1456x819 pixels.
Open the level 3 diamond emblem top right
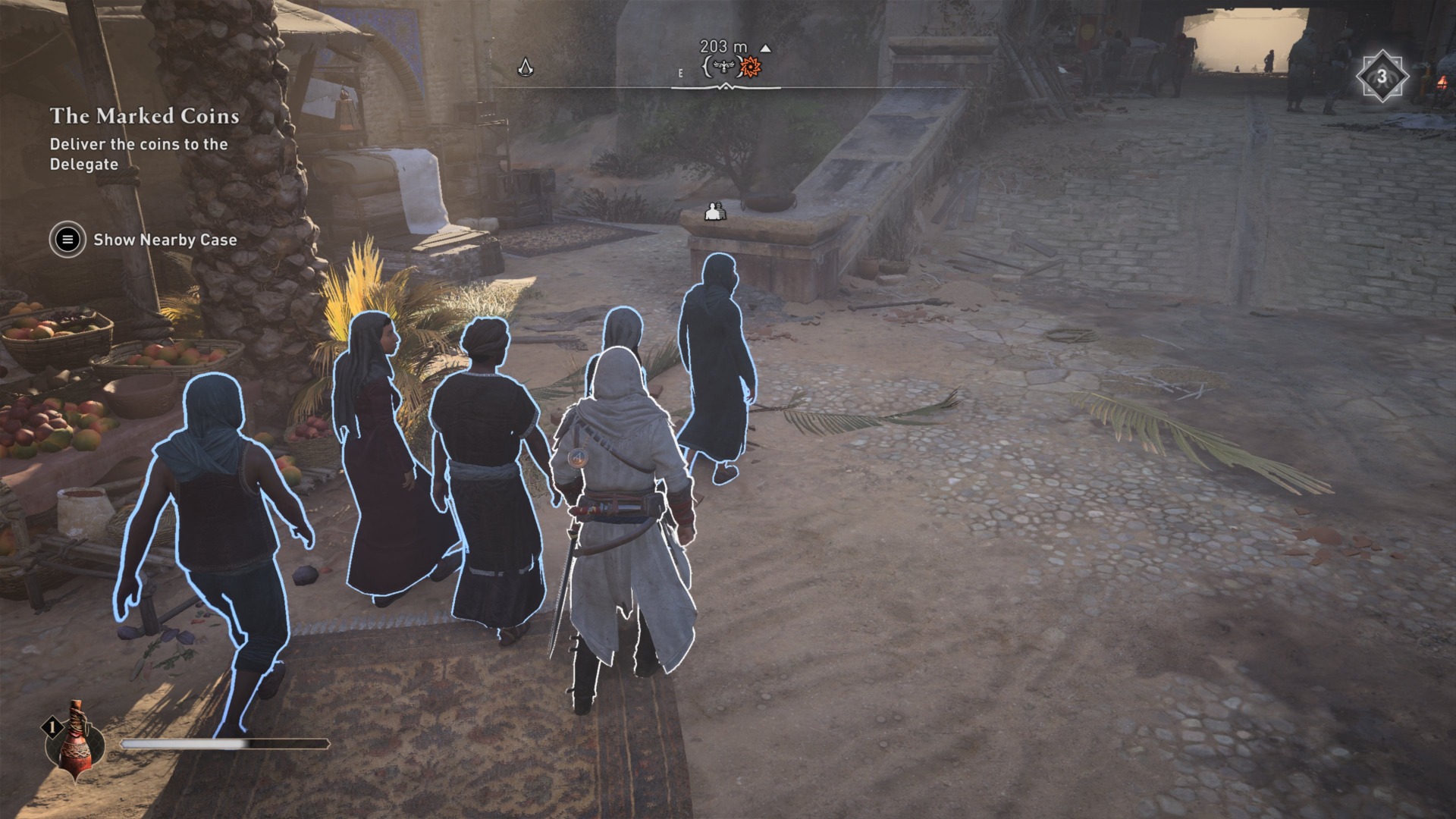(x=1381, y=74)
